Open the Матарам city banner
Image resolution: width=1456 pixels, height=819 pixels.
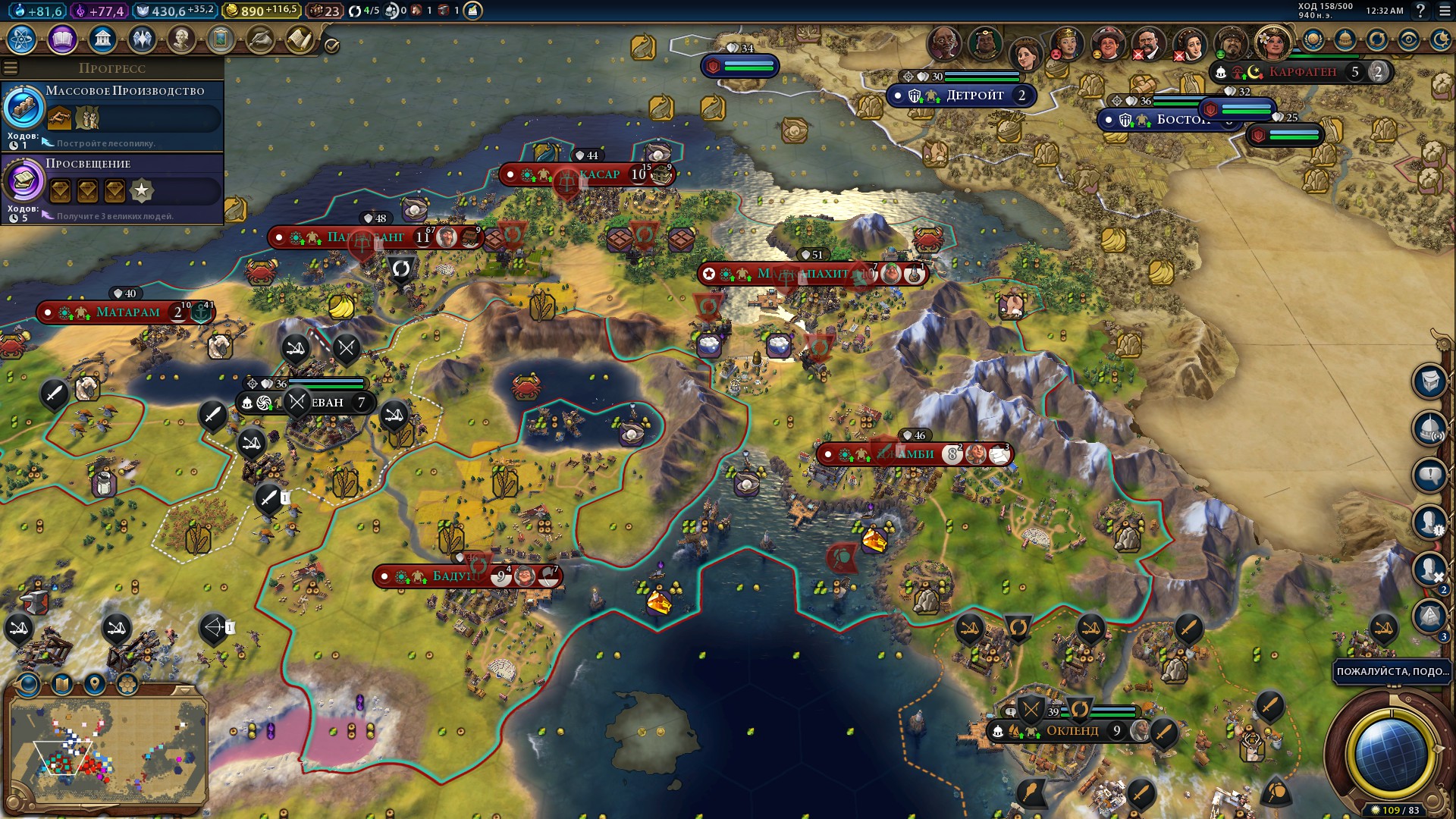coord(127,312)
